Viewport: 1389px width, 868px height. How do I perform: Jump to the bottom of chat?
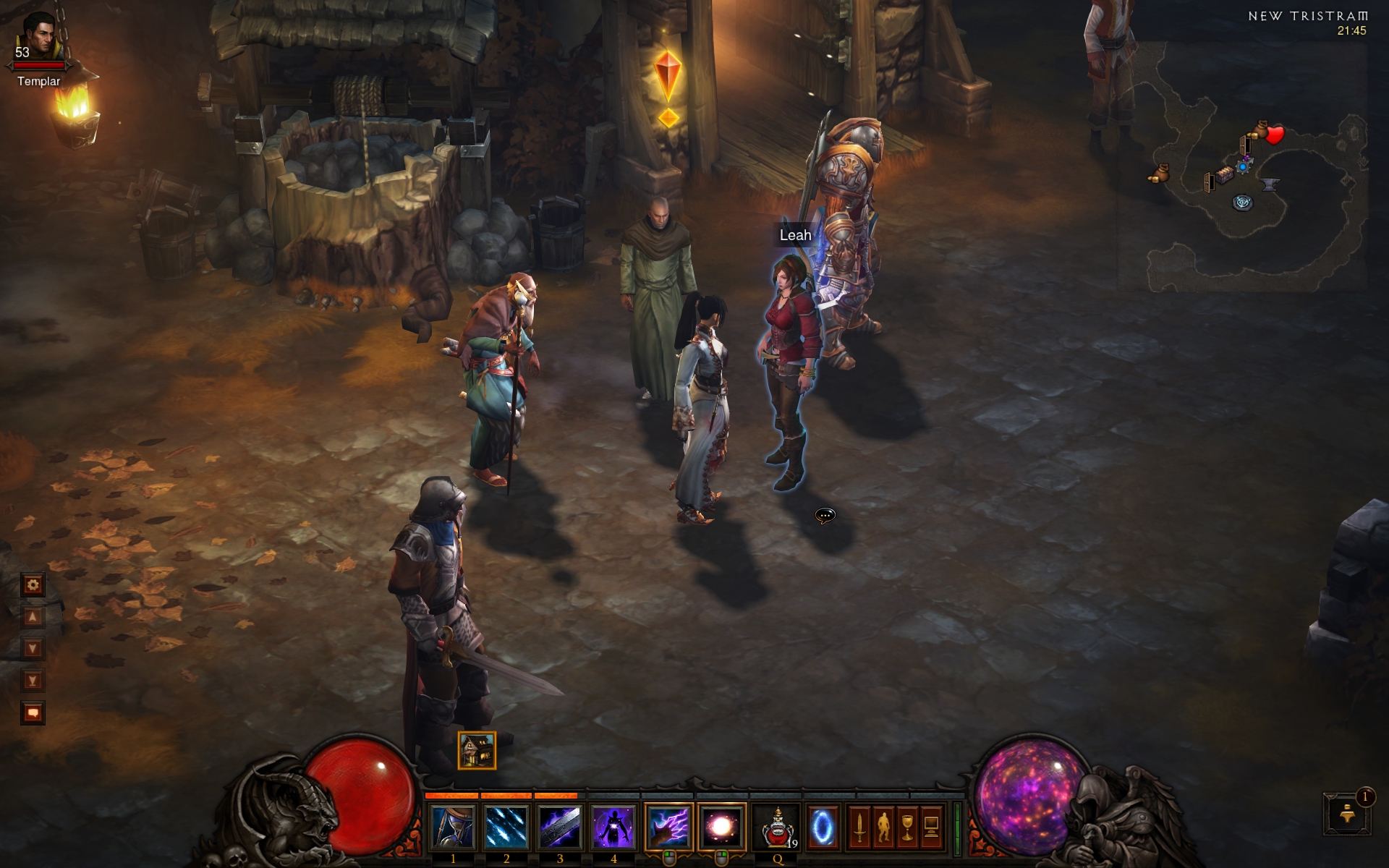pos(33,681)
